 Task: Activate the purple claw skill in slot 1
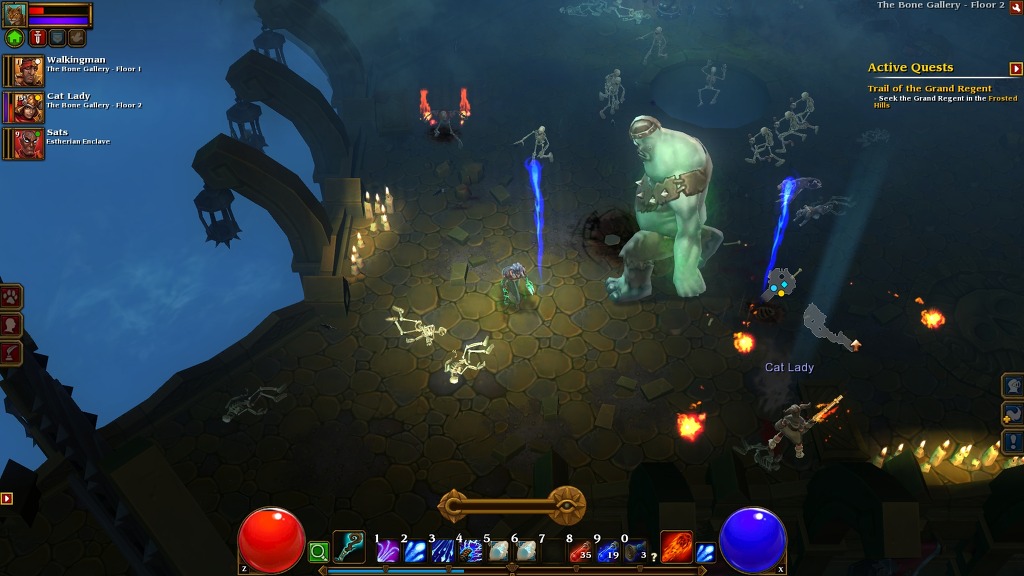point(388,551)
